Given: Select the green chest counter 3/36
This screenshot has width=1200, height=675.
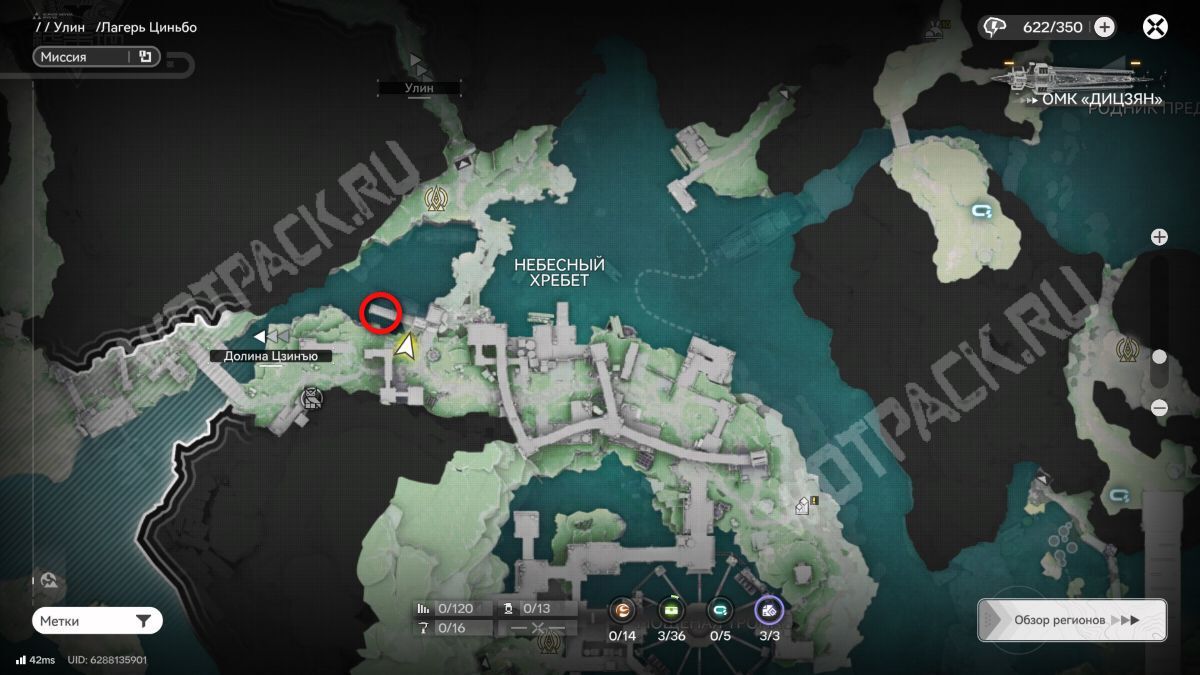Looking at the screenshot, I should point(671,610).
